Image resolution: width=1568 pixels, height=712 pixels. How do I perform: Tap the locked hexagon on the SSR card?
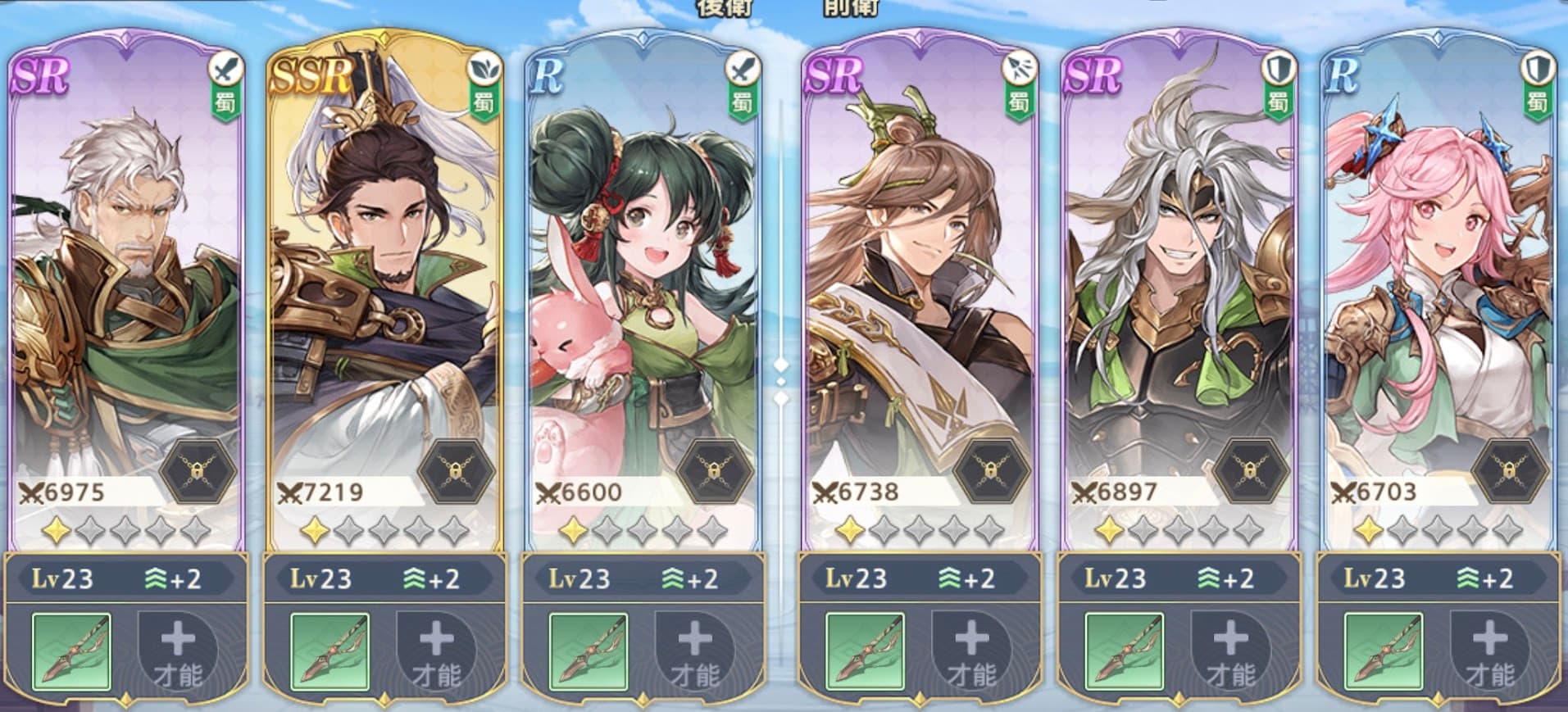click(456, 471)
